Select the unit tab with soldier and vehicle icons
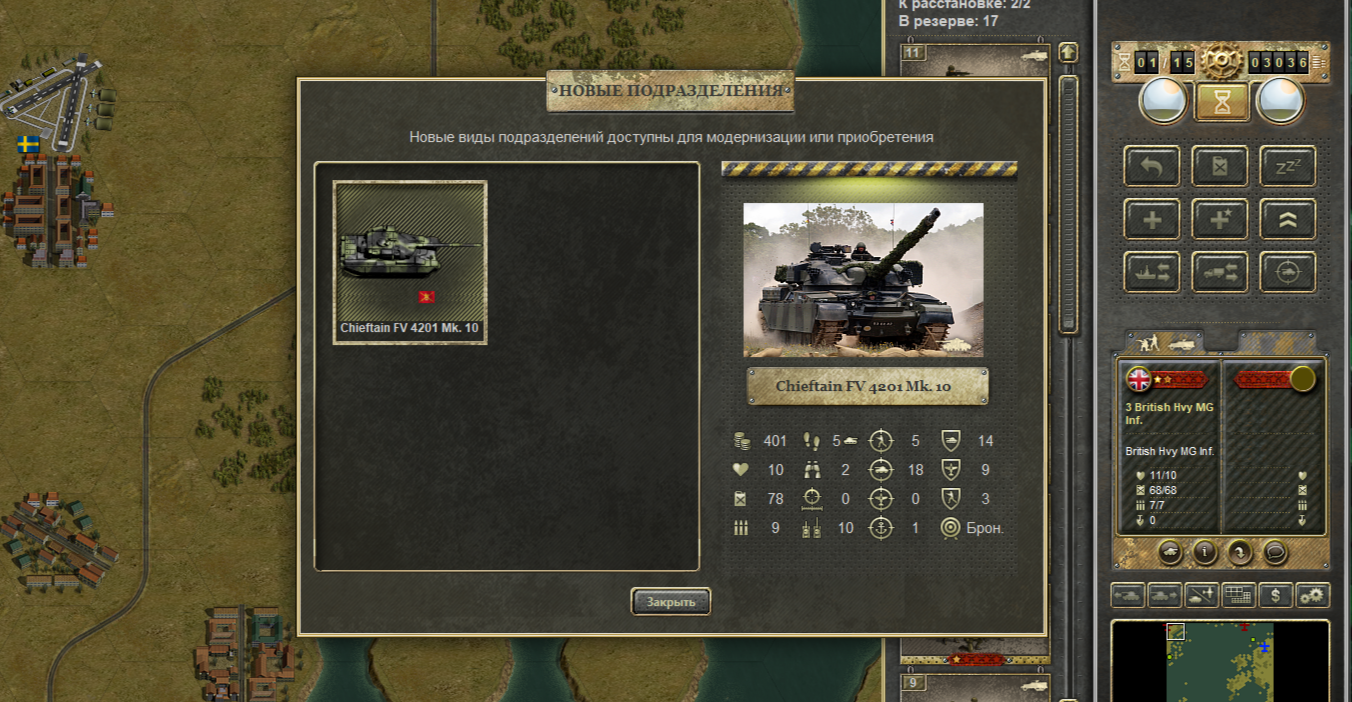This screenshot has width=1352, height=702. (1164, 342)
